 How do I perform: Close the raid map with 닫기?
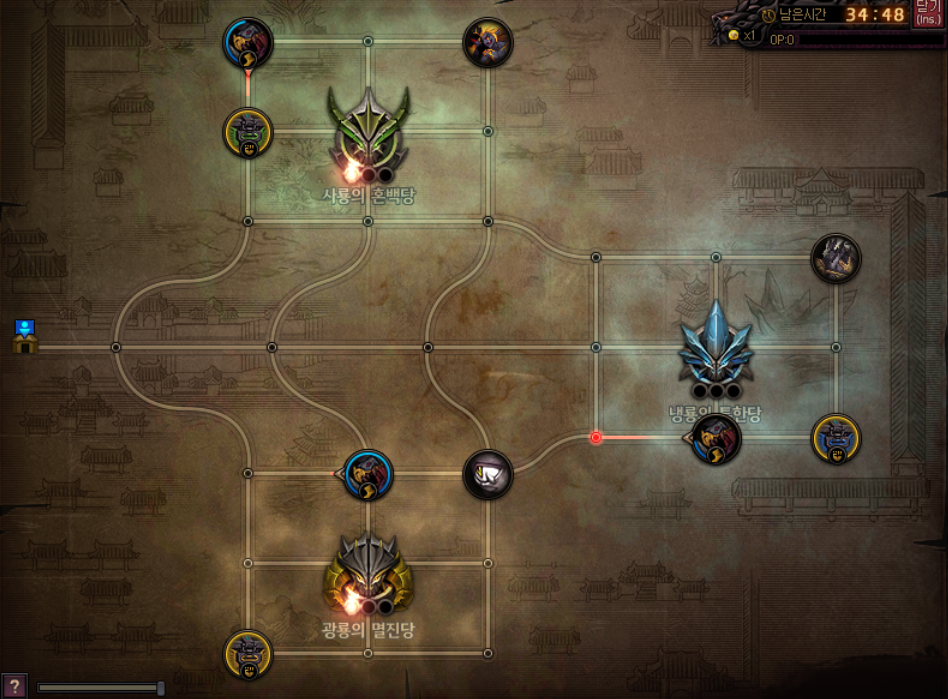[x=926, y=14]
